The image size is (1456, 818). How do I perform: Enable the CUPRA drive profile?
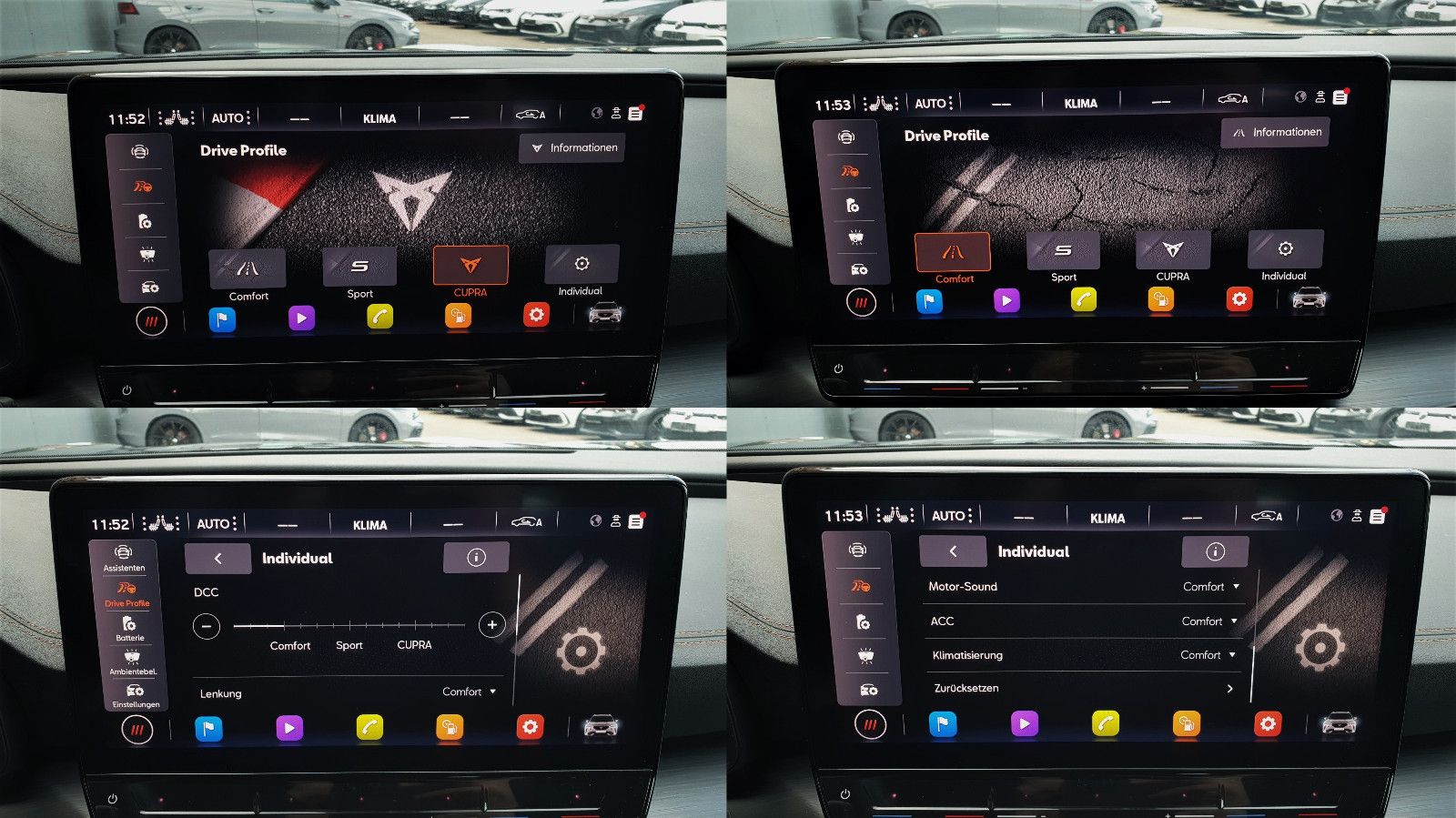point(470,266)
